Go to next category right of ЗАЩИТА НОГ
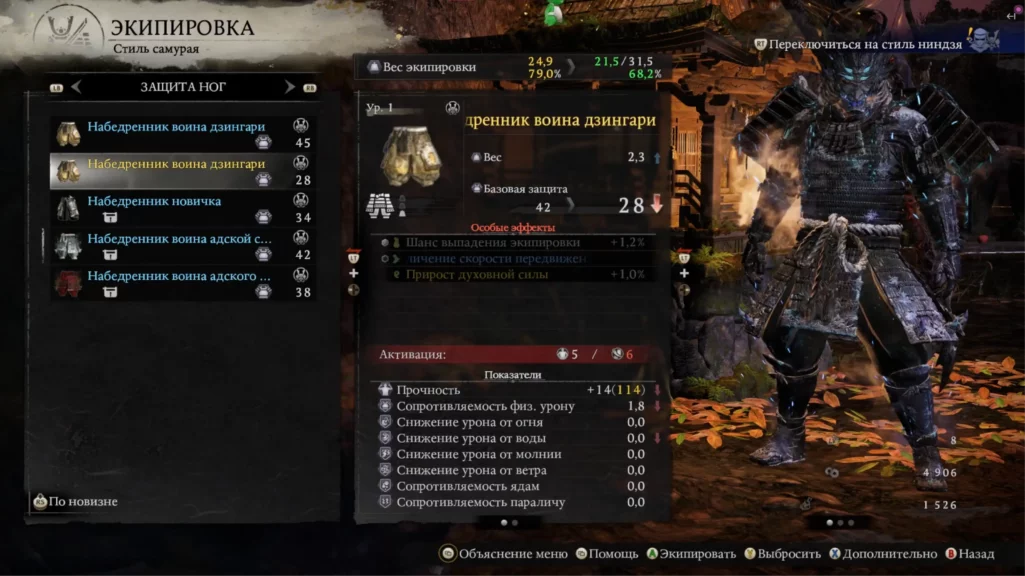The image size is (1025, 576). coord(290,87)
